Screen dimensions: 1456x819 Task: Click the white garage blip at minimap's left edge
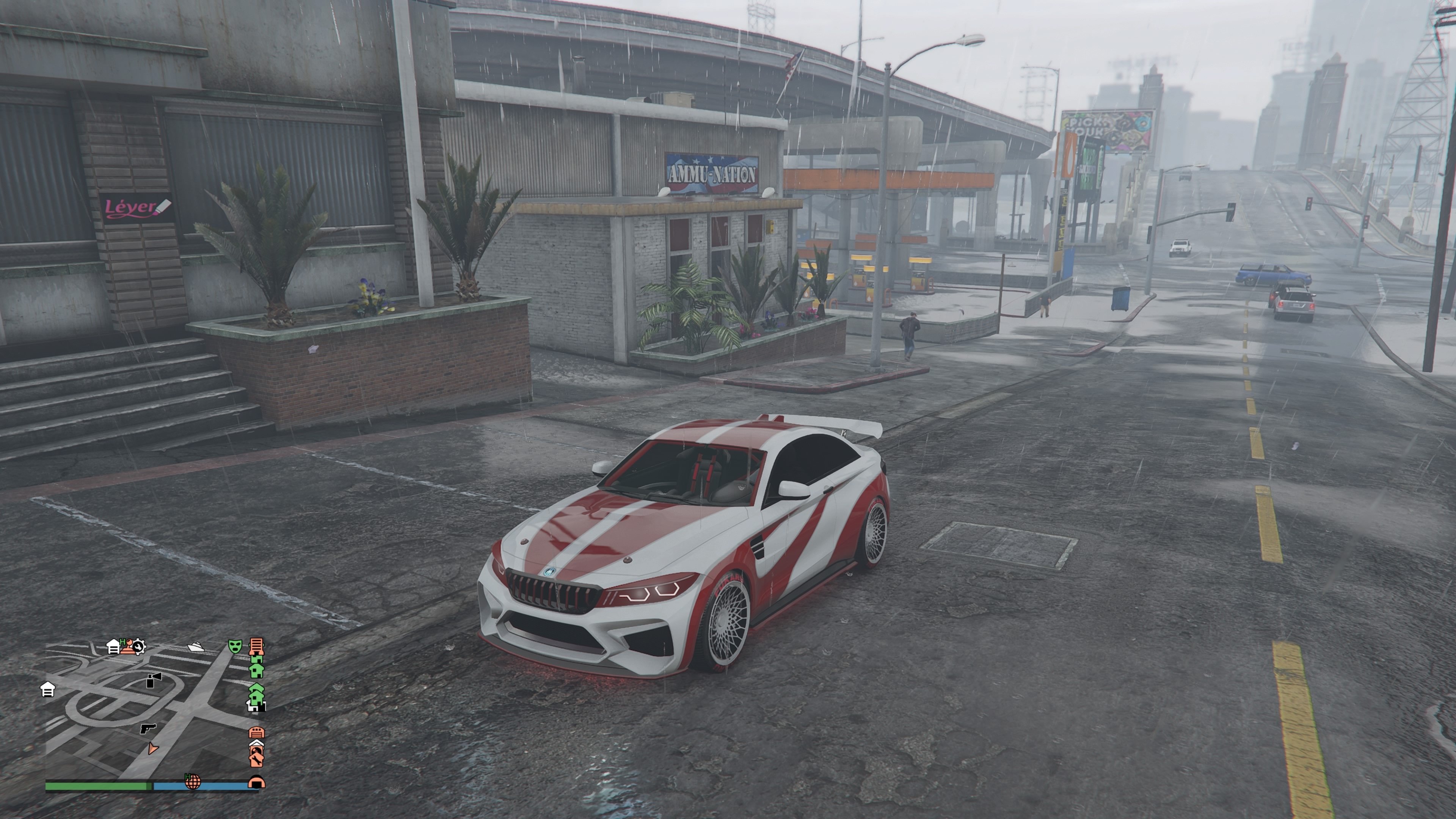point(48,690)
